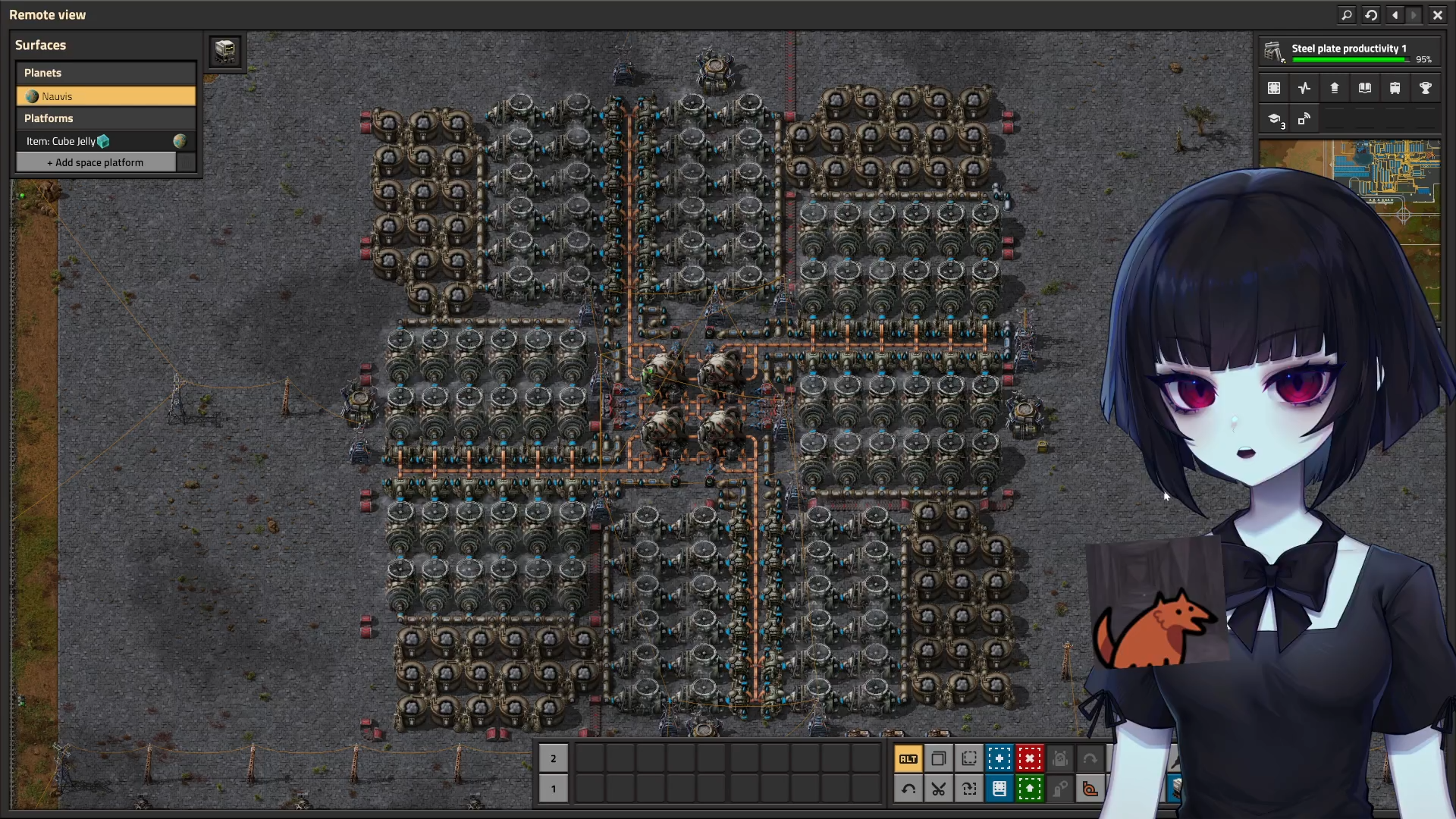The width and height of the screenshot is (1456, 819).
Task: Open the production statistics pulse icon
Action: tap(1304, 88)
